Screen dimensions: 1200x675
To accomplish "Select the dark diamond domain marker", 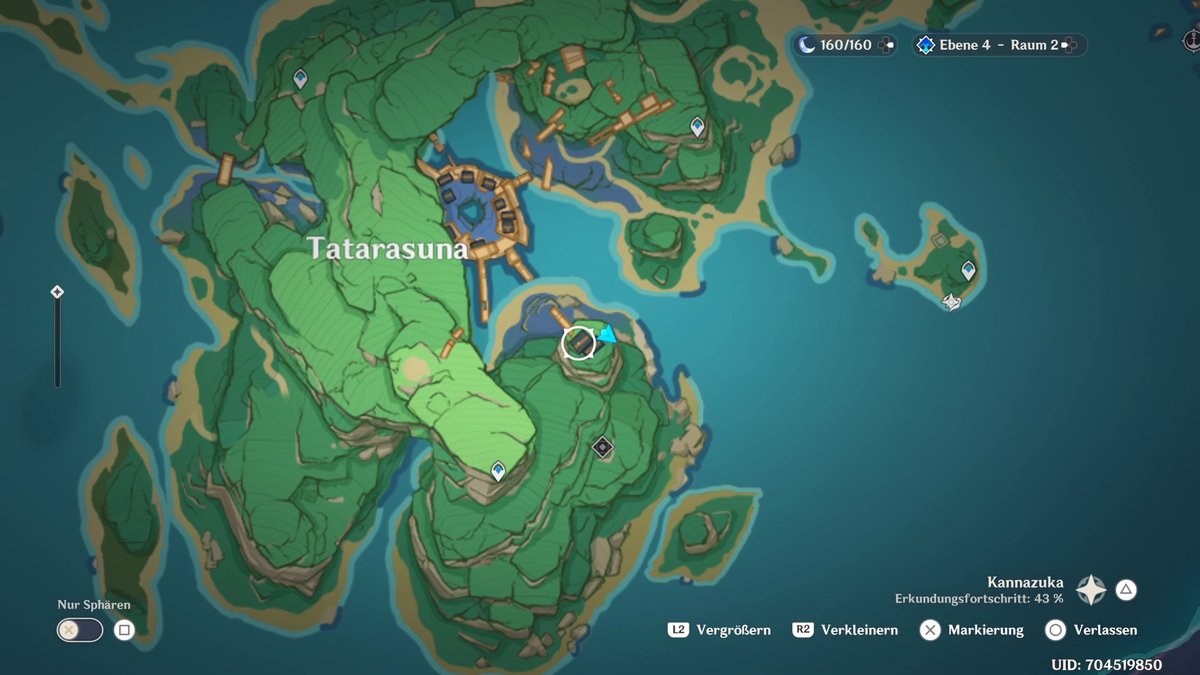I will (602, 447).
